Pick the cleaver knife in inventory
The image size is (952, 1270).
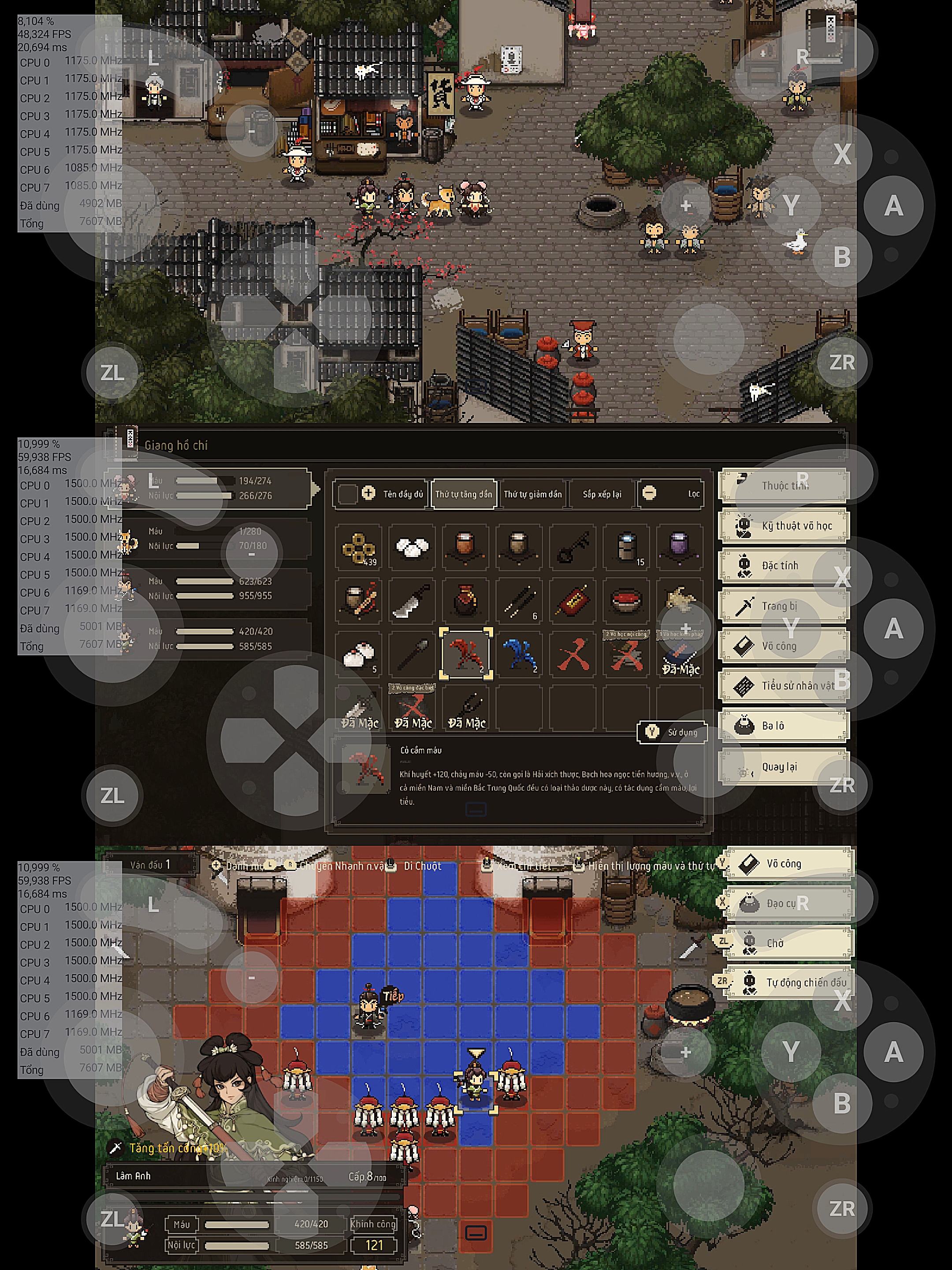click(x=412, y=601)
